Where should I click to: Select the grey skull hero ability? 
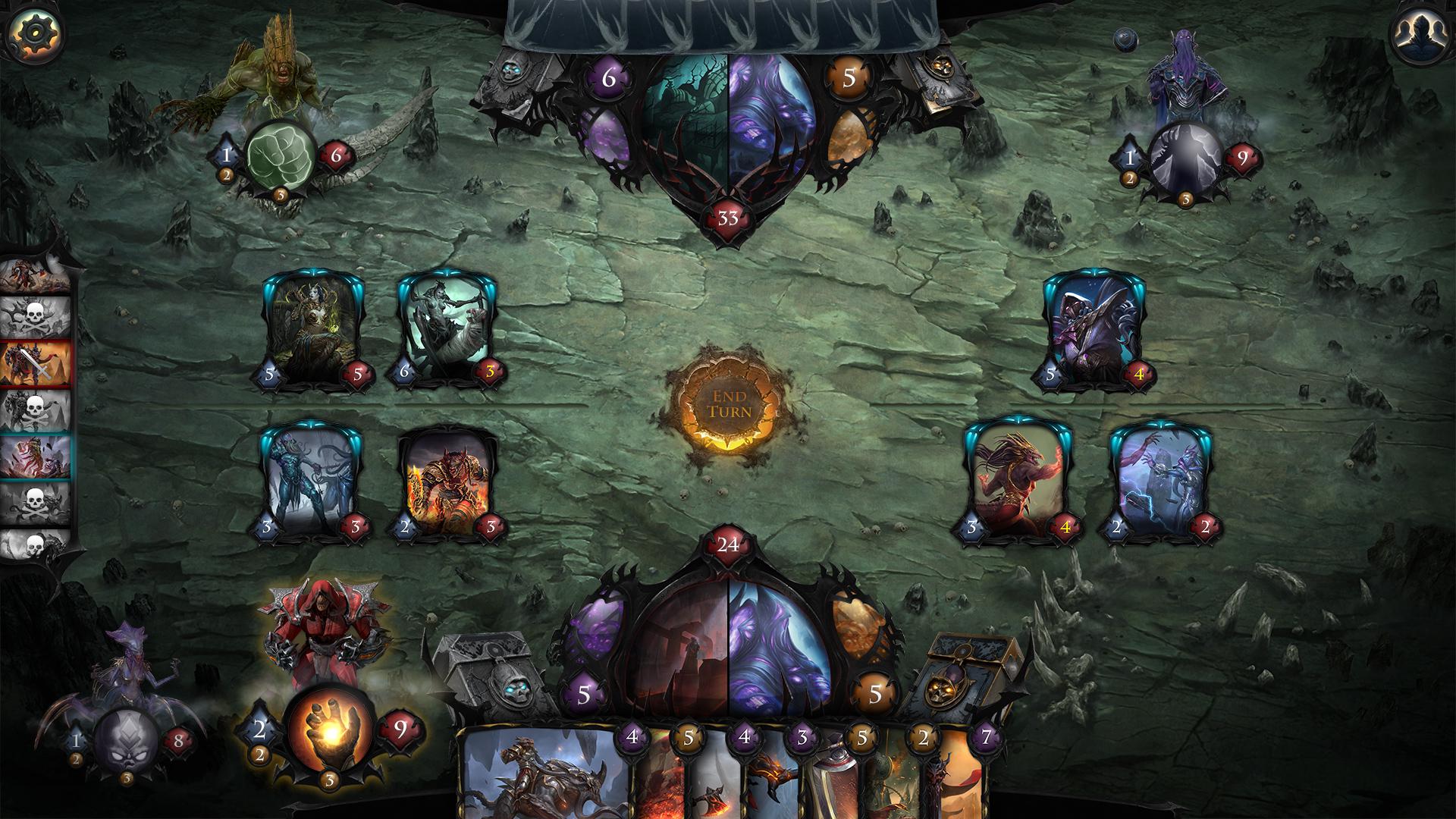(x=126, y=741)
